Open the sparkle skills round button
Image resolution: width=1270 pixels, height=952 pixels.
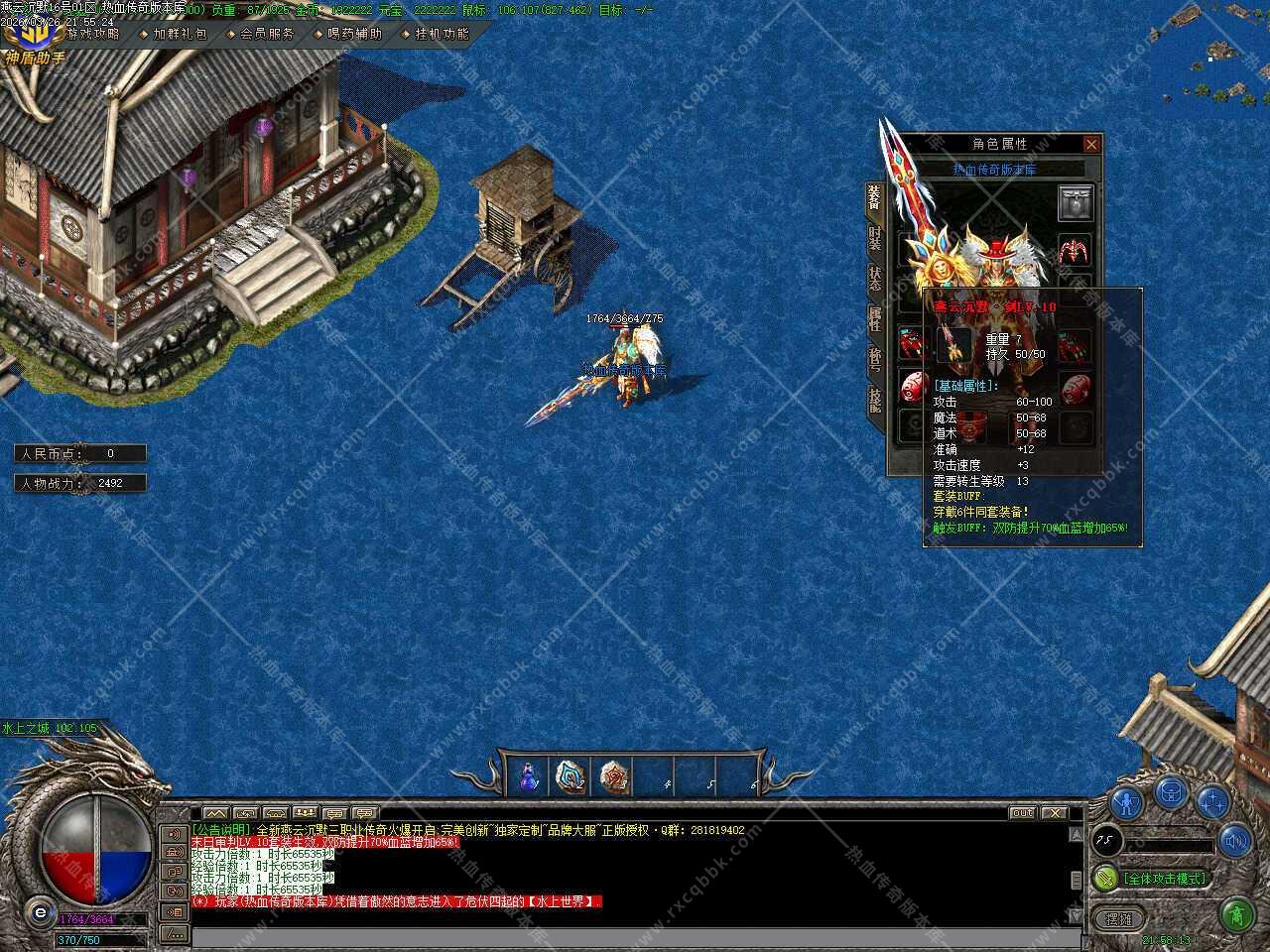1212,801
